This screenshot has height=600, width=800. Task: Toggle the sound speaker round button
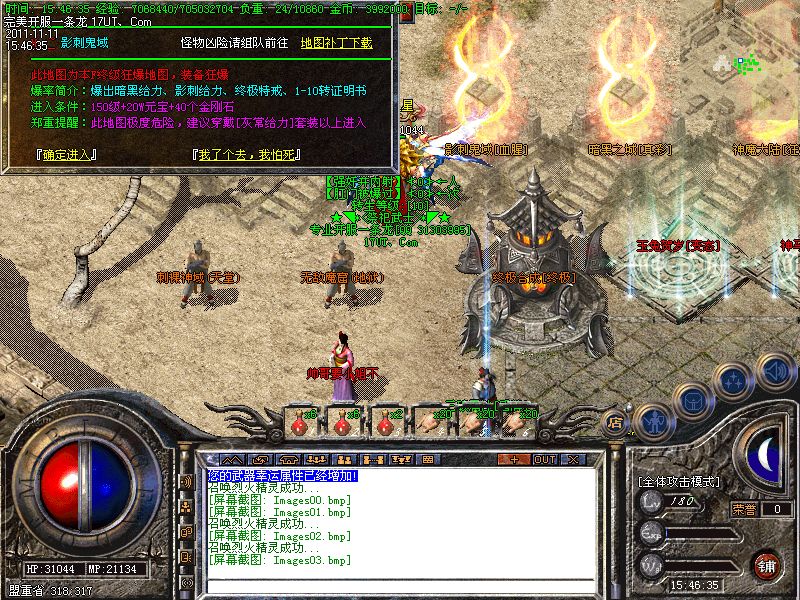coord(774,369)
